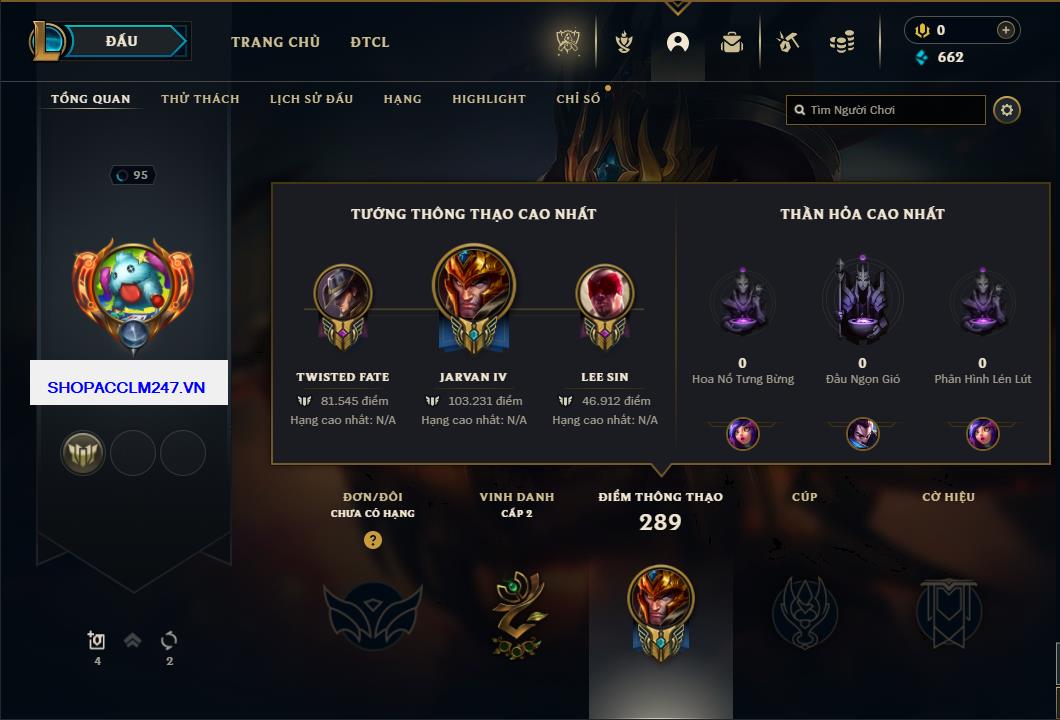Click the plus button to buy RP
Image resolution: width=1060 pixels, height=720 pixels.
1006,30
